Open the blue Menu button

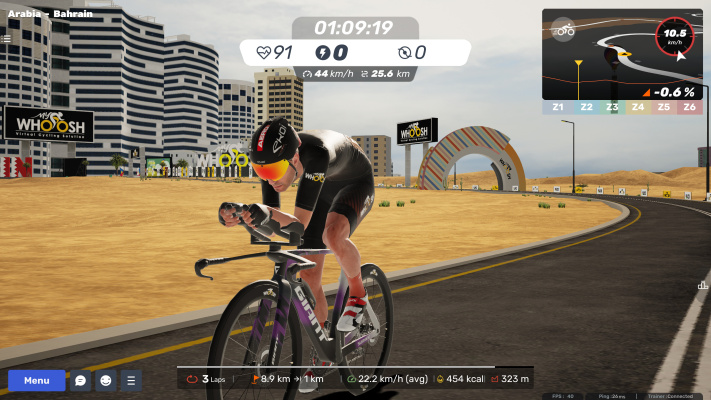coord(37,381)
